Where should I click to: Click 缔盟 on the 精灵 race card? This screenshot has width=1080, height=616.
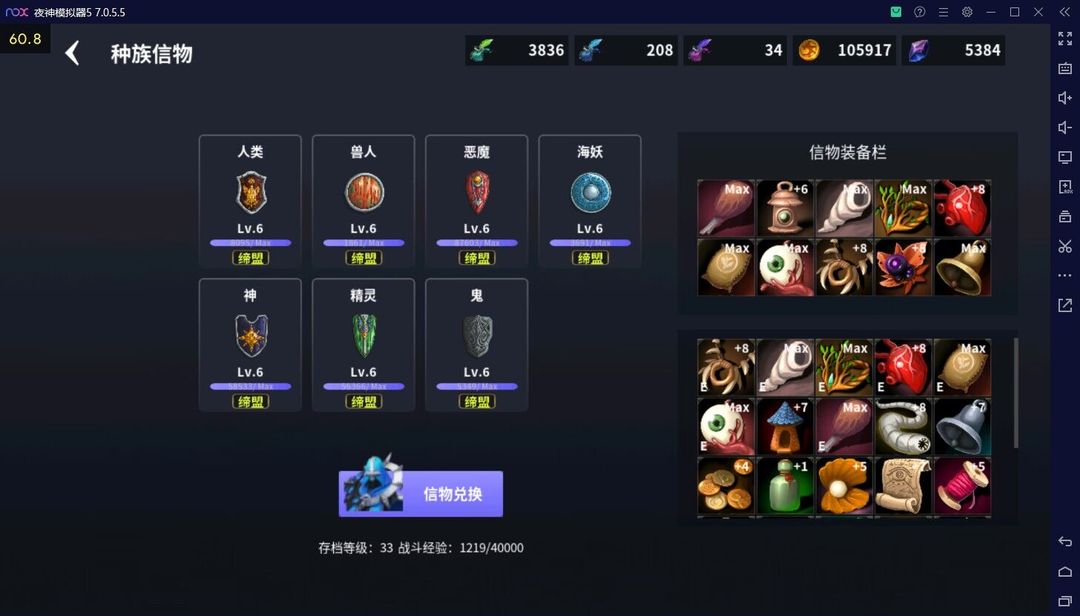pyautogui.click(x=363, y=401)
